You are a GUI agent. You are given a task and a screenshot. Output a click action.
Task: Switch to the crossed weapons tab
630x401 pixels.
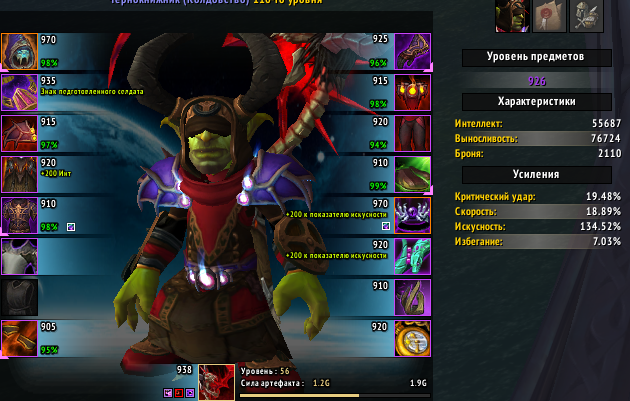coord(586,15)
